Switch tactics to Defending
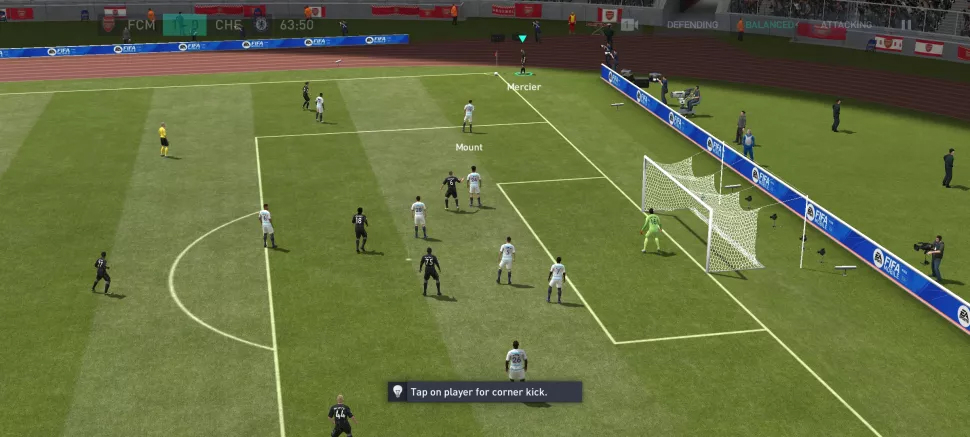Image resolution: width=970 pixels, height=437 pixels. tap(692, 24)
